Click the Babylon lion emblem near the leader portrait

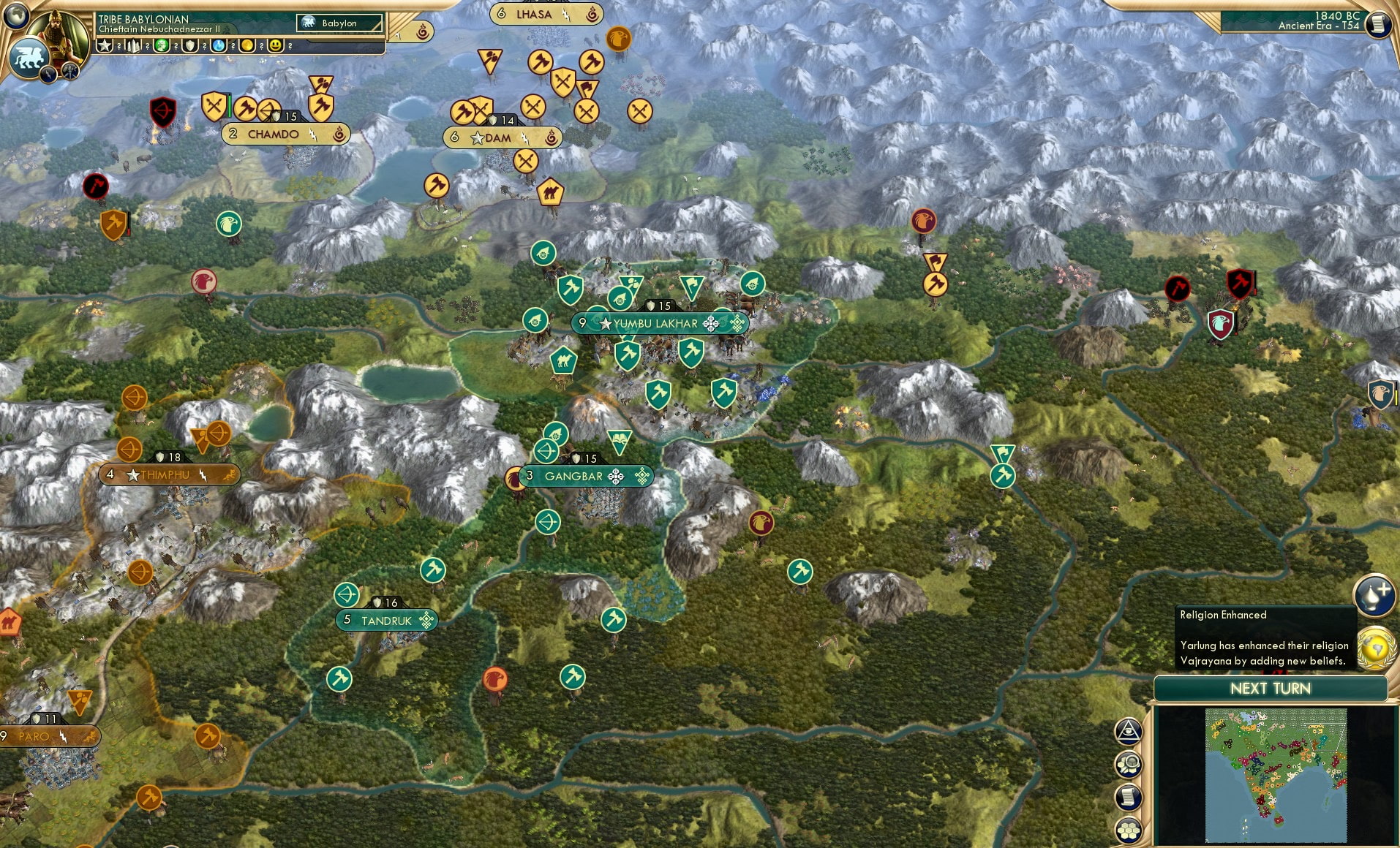[29, 56]
